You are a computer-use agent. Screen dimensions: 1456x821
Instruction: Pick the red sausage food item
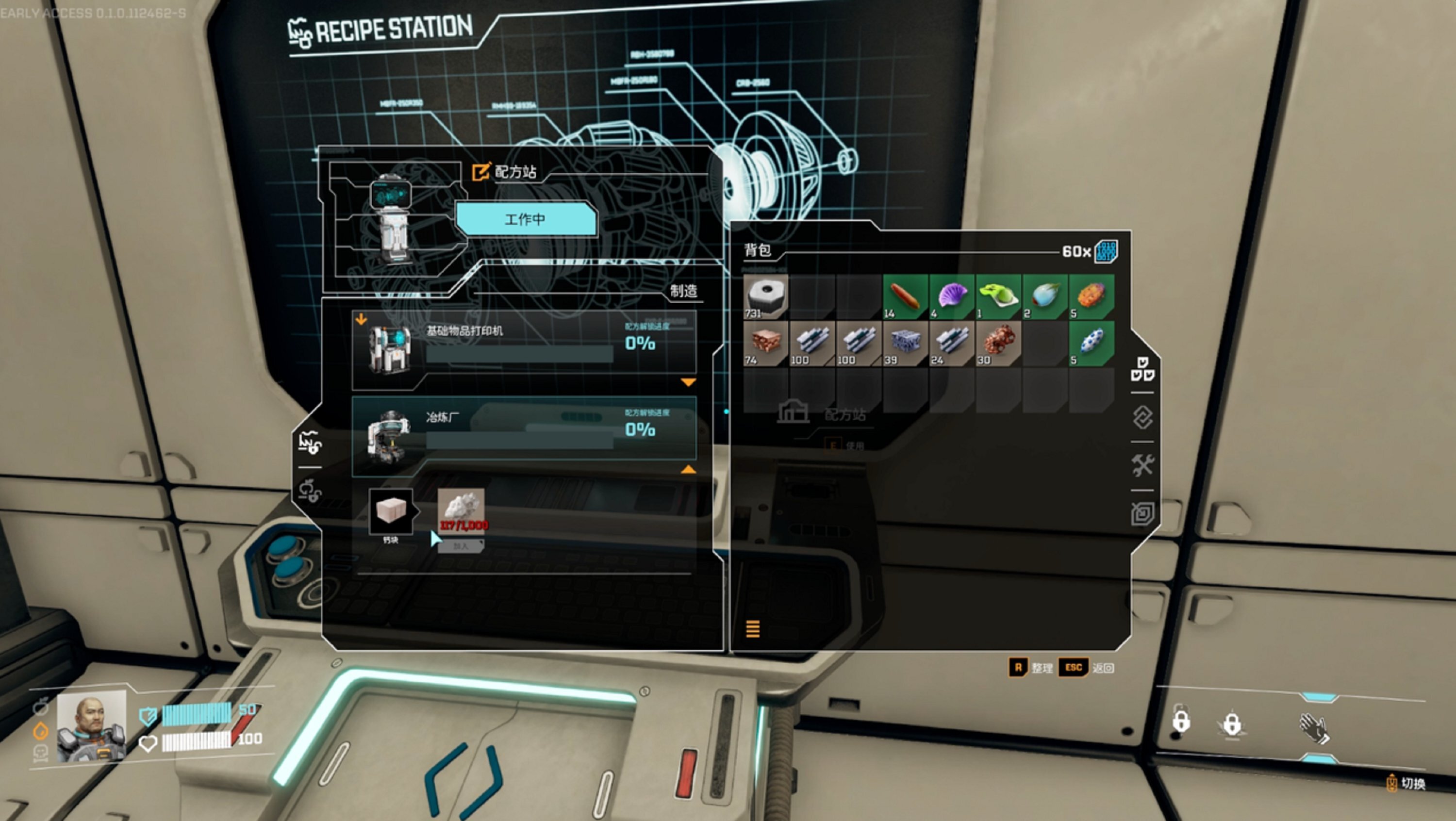[x=906, y=296]
